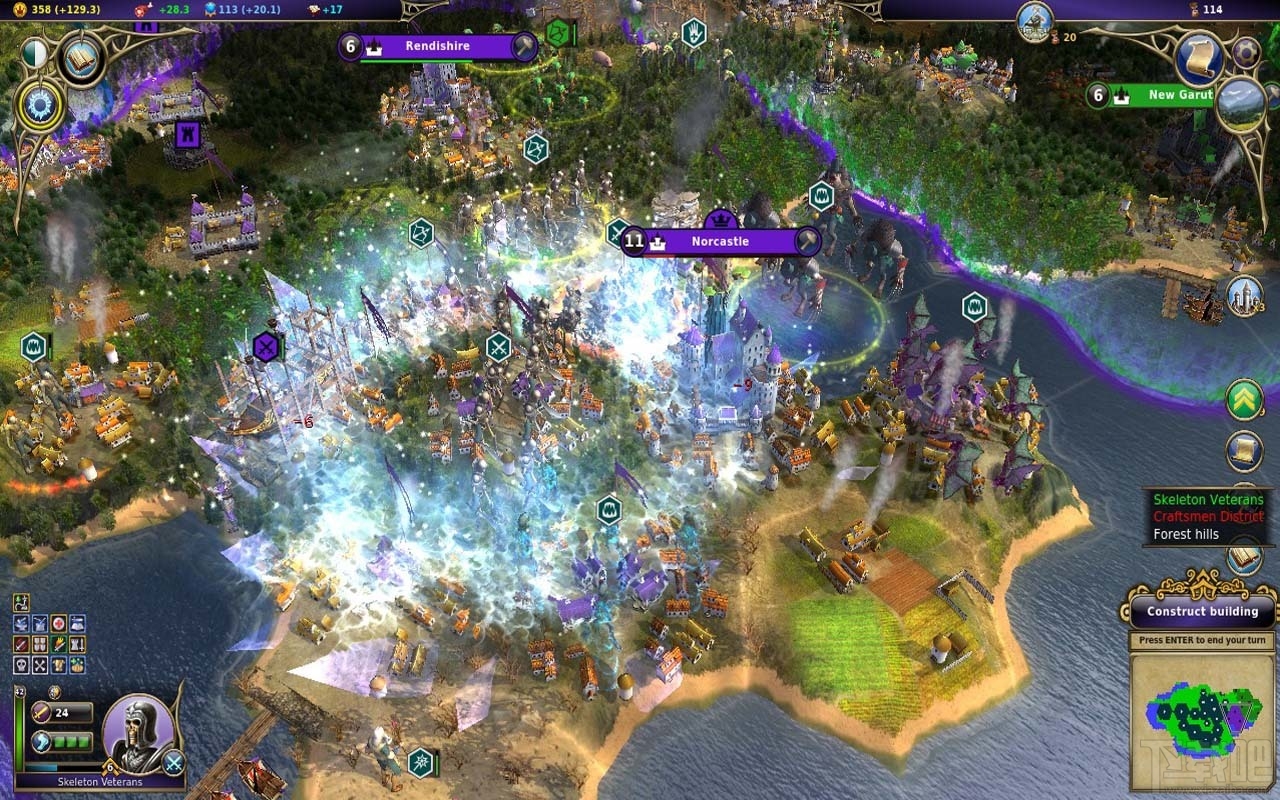Click the castle tower notification icon

(1245, 296)
